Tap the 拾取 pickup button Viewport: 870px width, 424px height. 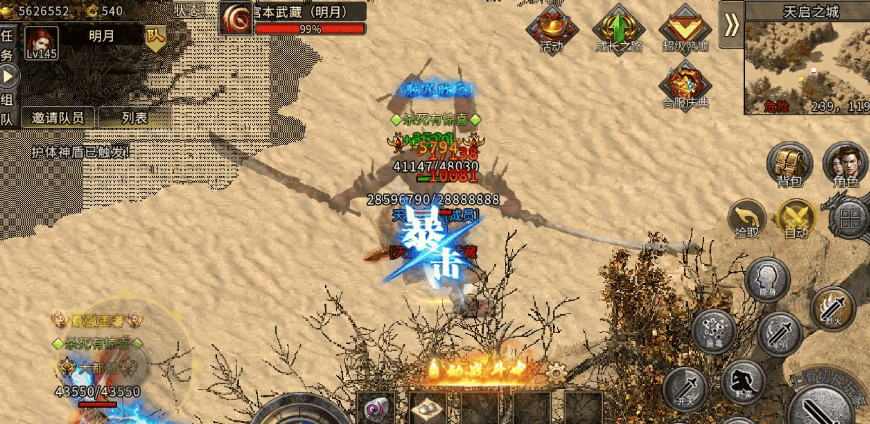point(746,218)
